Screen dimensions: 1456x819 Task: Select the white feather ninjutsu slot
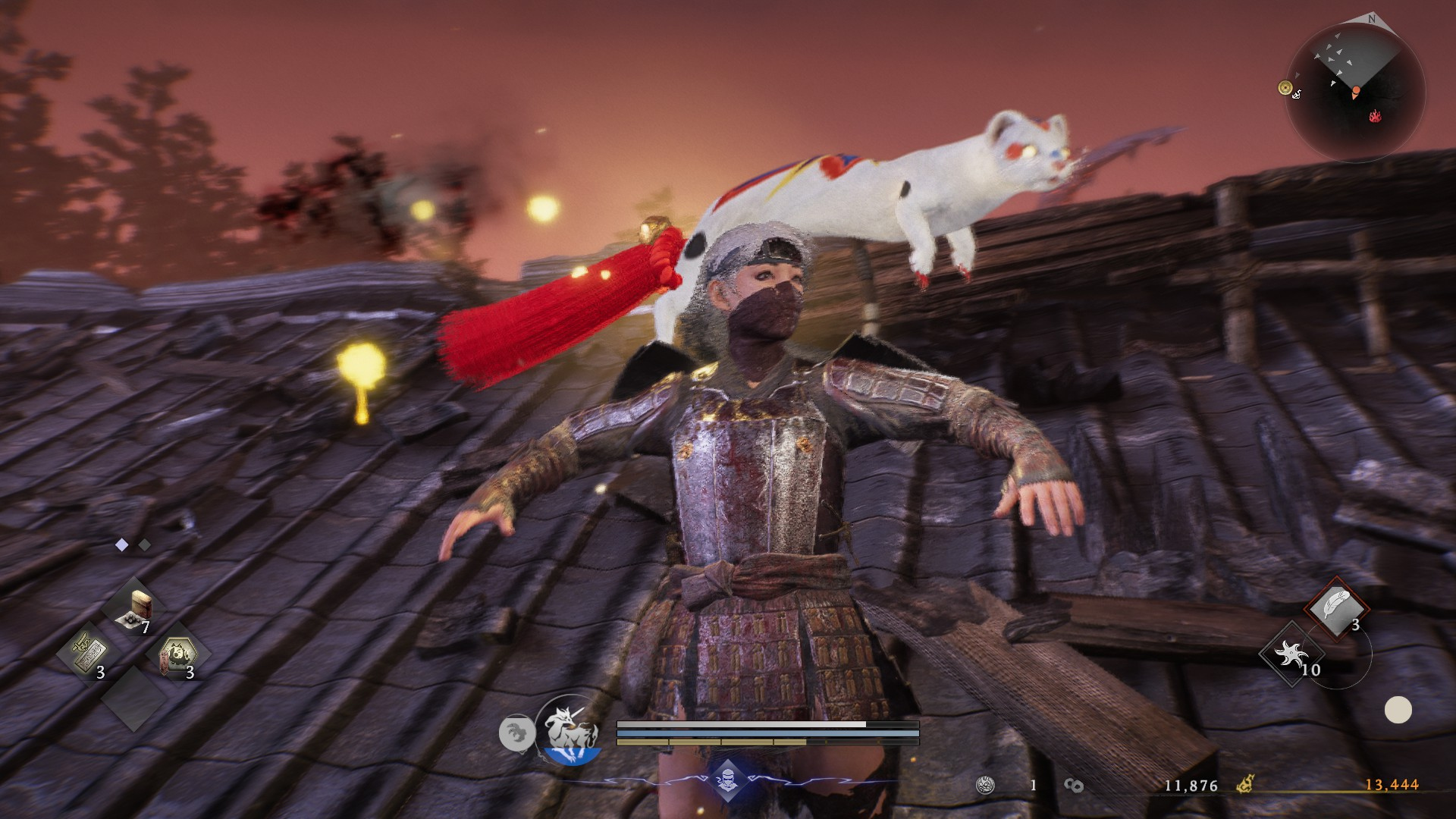click(1336, 607)
